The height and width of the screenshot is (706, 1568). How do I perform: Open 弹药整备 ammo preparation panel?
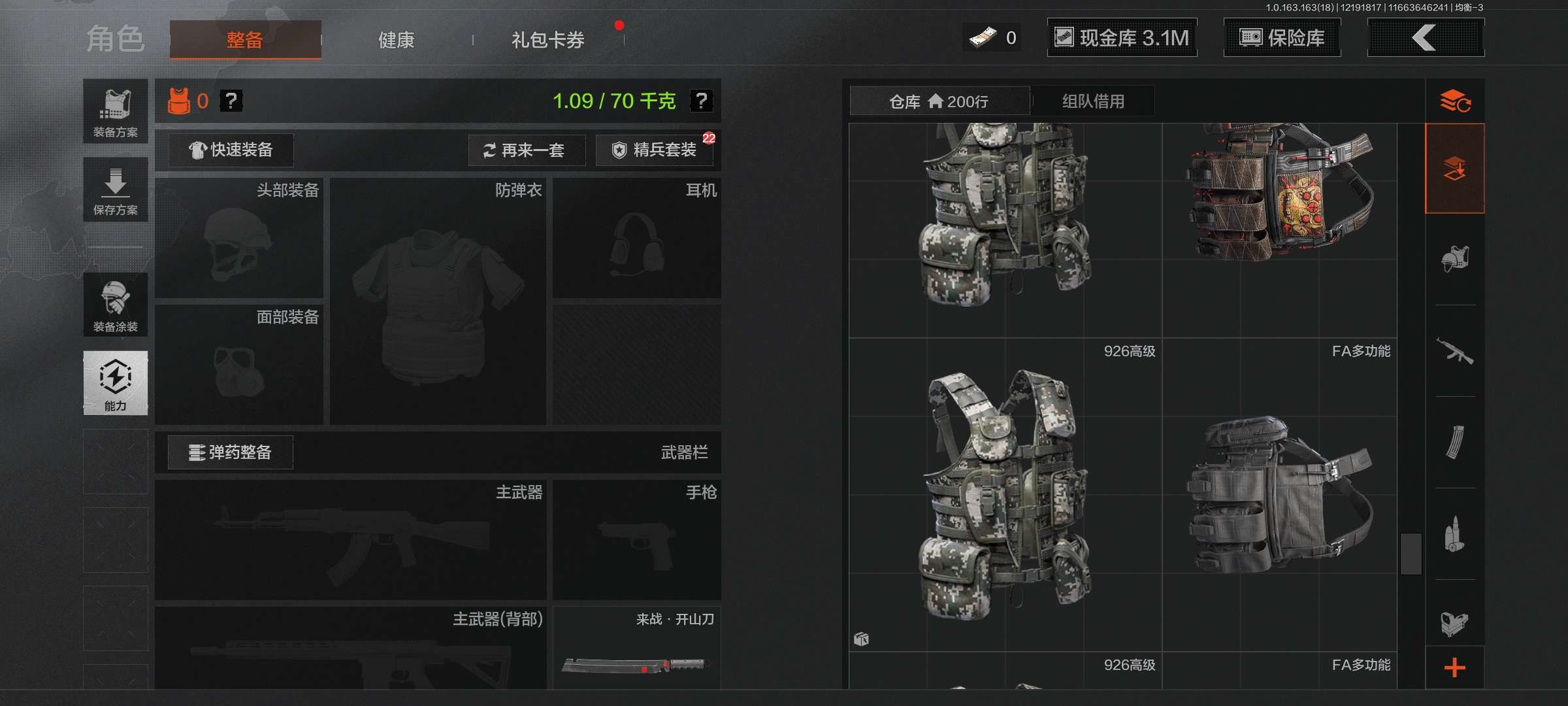click(230, 452)
